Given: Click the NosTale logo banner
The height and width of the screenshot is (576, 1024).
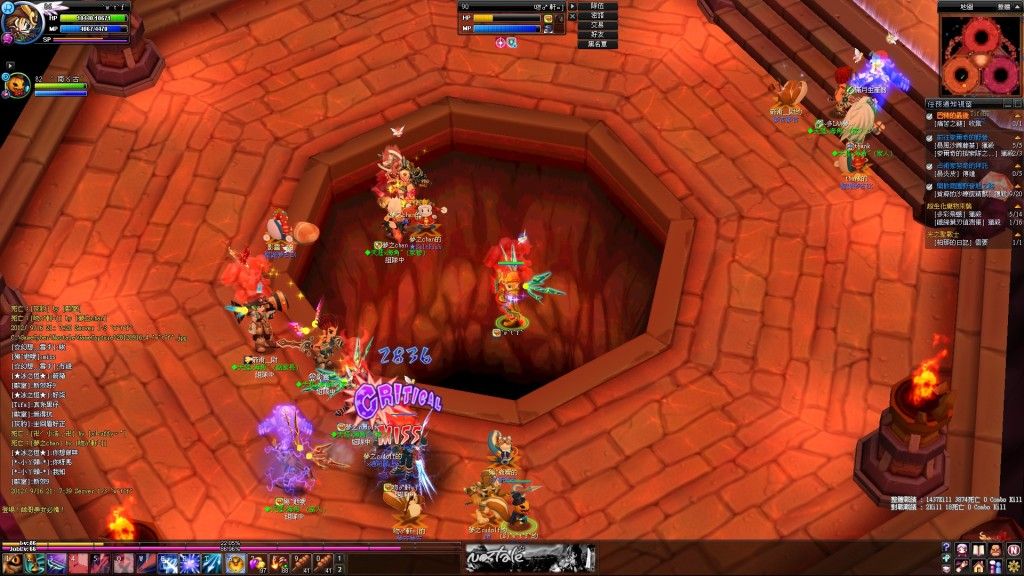Looking at the screenshot, I should pos(529,558).
